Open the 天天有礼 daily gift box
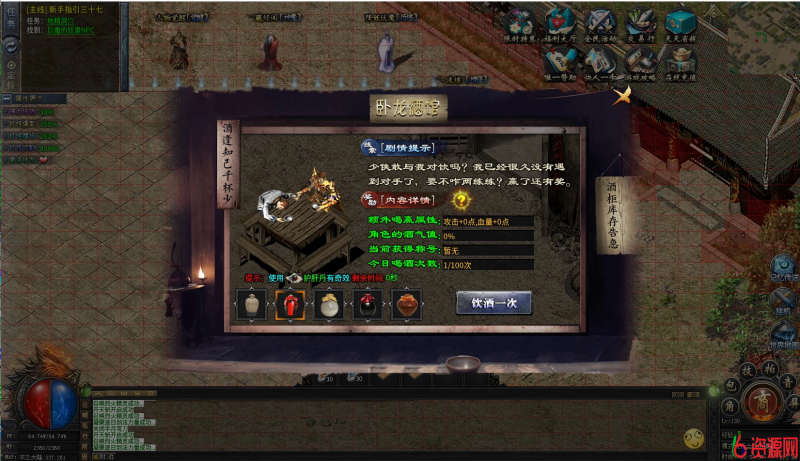This screenshot has width=800, height=461. pyautogui.click(x=681, y=24)
